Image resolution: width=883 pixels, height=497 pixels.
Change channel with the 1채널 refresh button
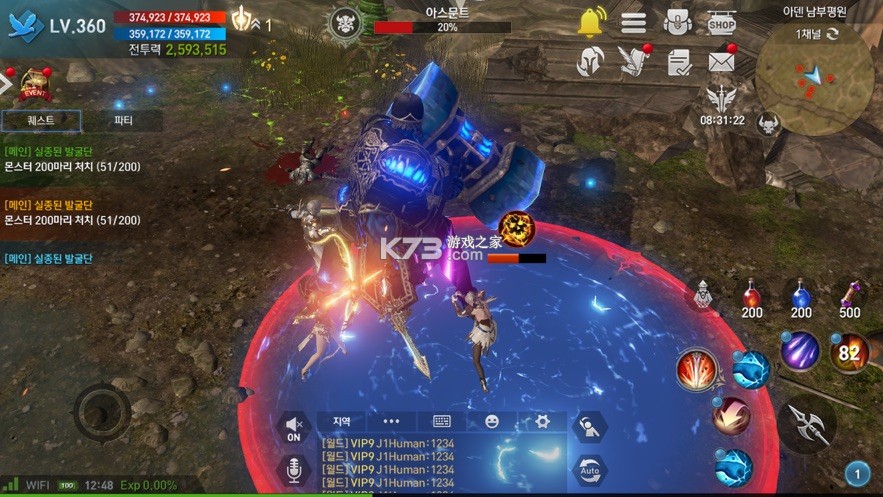(831, 34)
